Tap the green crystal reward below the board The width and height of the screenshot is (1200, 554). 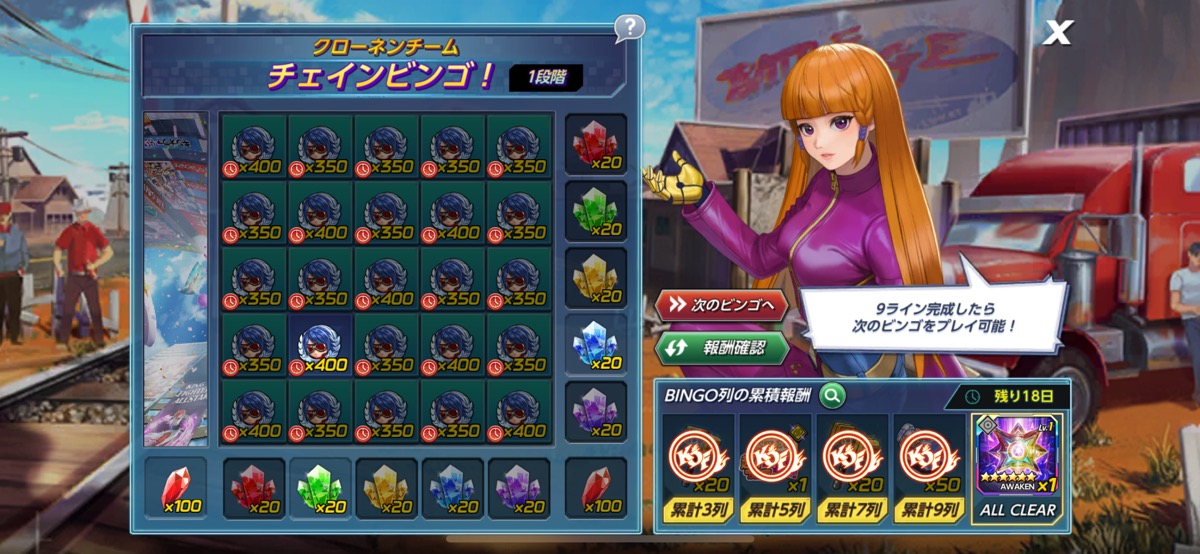pos(320,489)
